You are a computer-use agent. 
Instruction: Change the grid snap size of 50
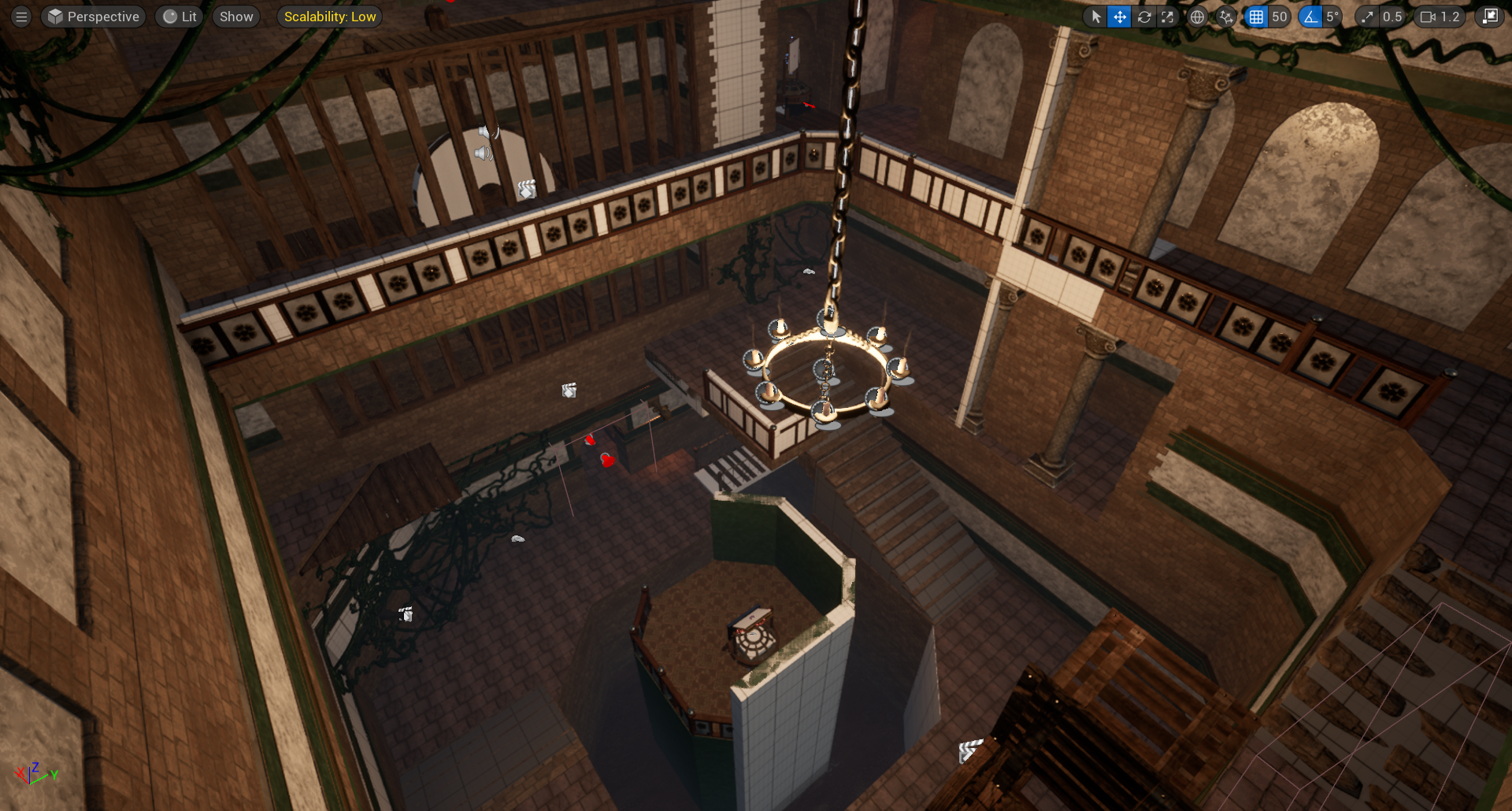click(1279, 17)
